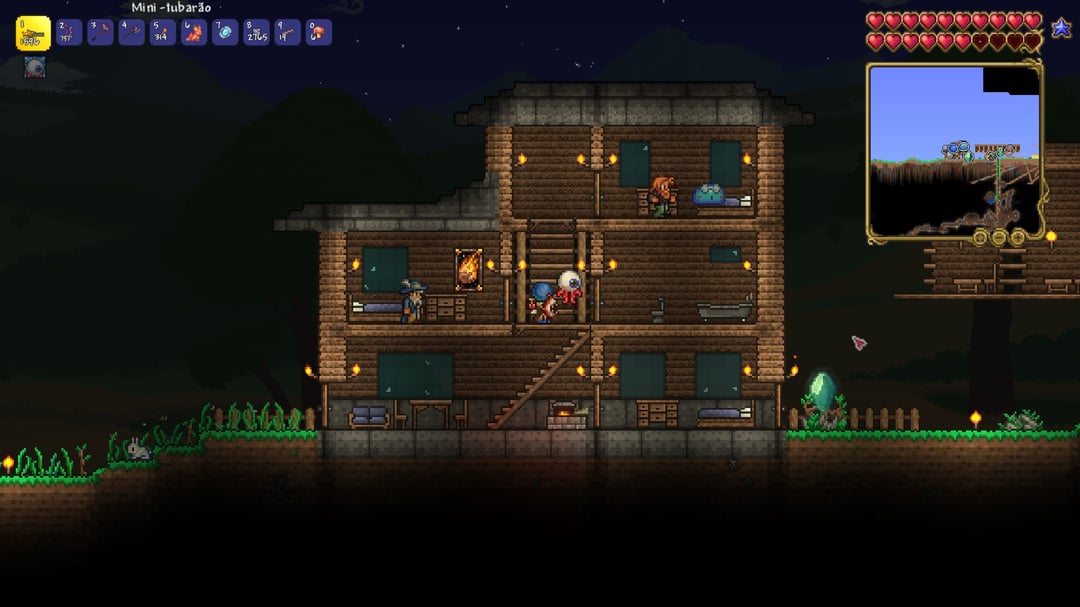Choose the hammer in hotbar slot 3
1080x607 pixels.
(x=100, y=33)
